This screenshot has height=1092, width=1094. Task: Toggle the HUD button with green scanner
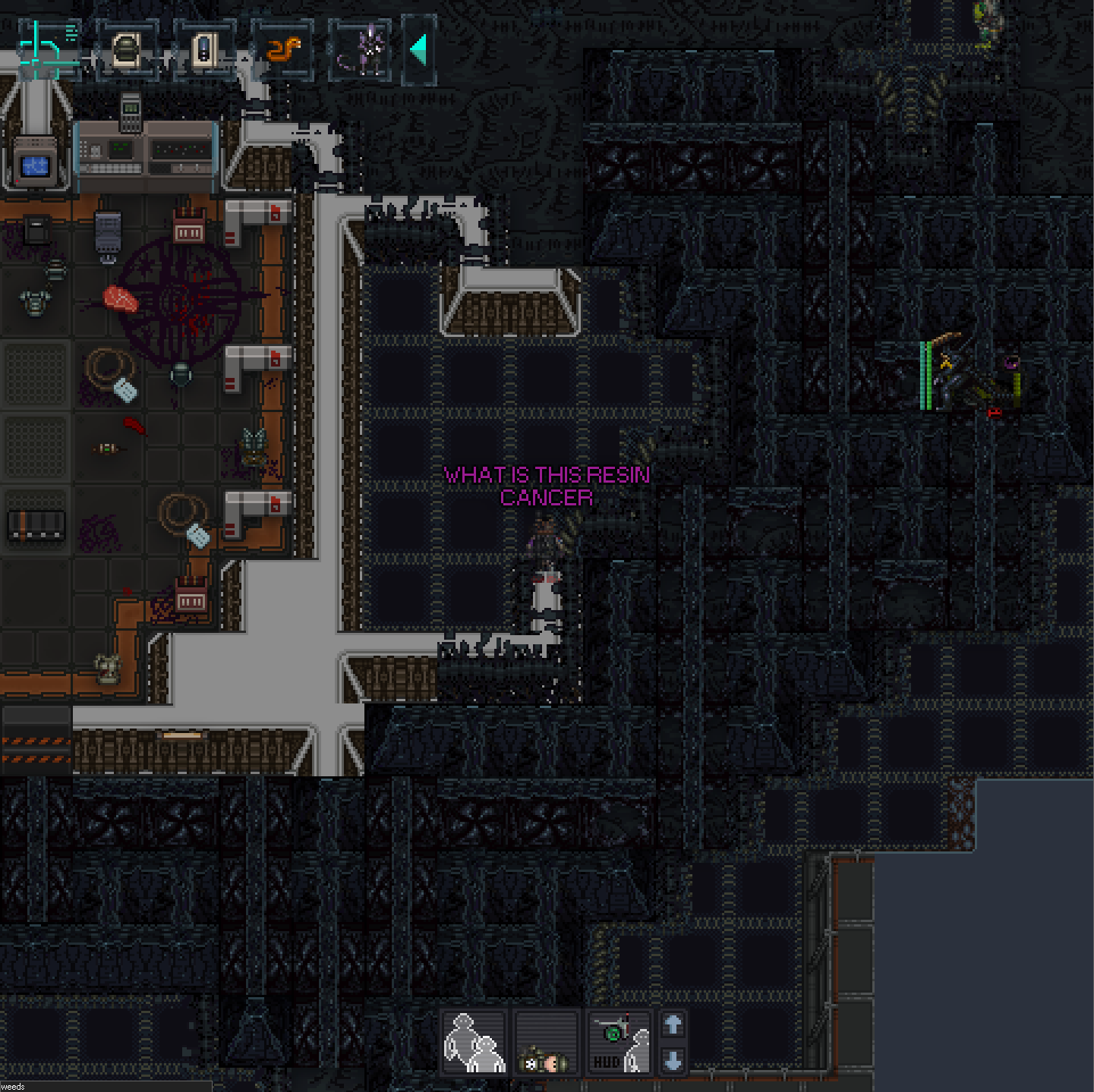[620, 1042]
